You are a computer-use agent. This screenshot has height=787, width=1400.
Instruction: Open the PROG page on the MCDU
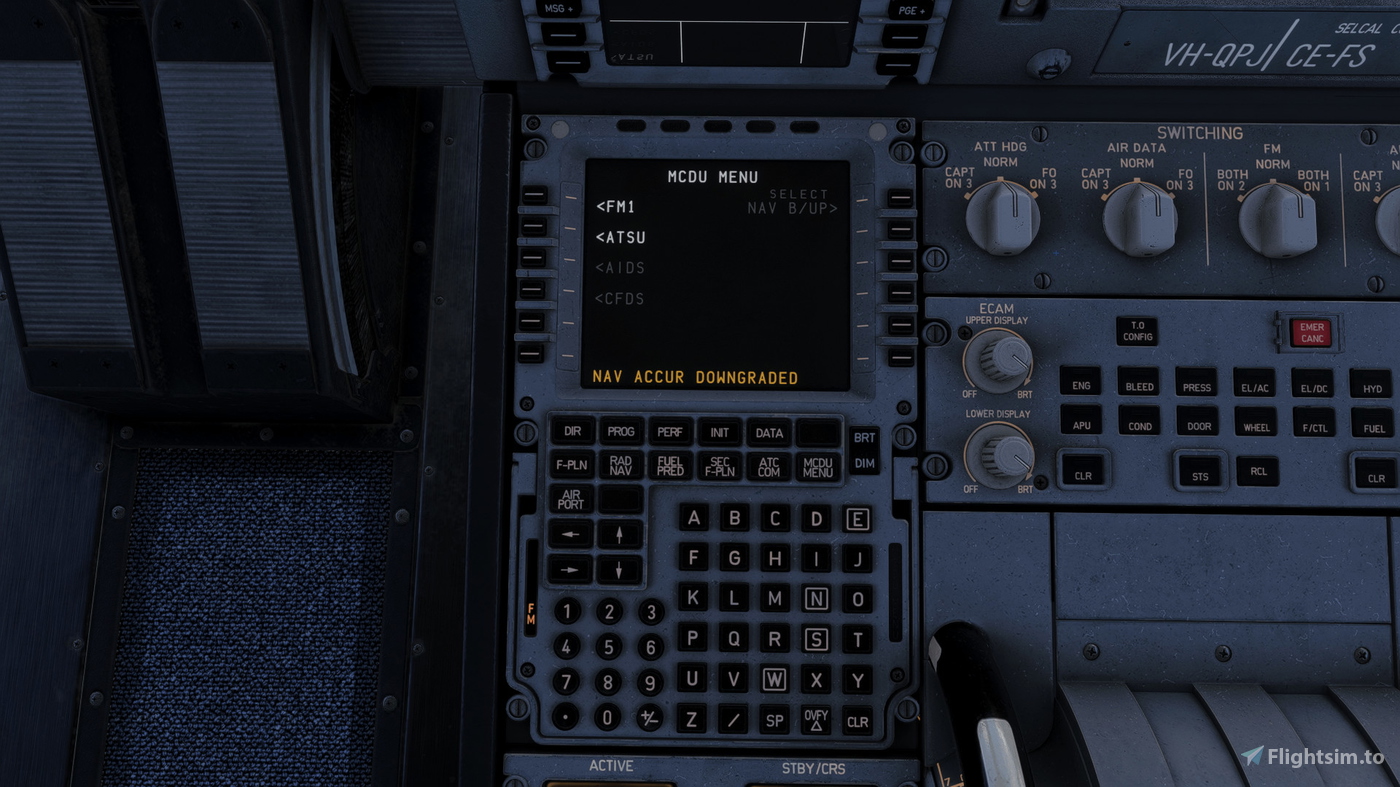[620, 430]
